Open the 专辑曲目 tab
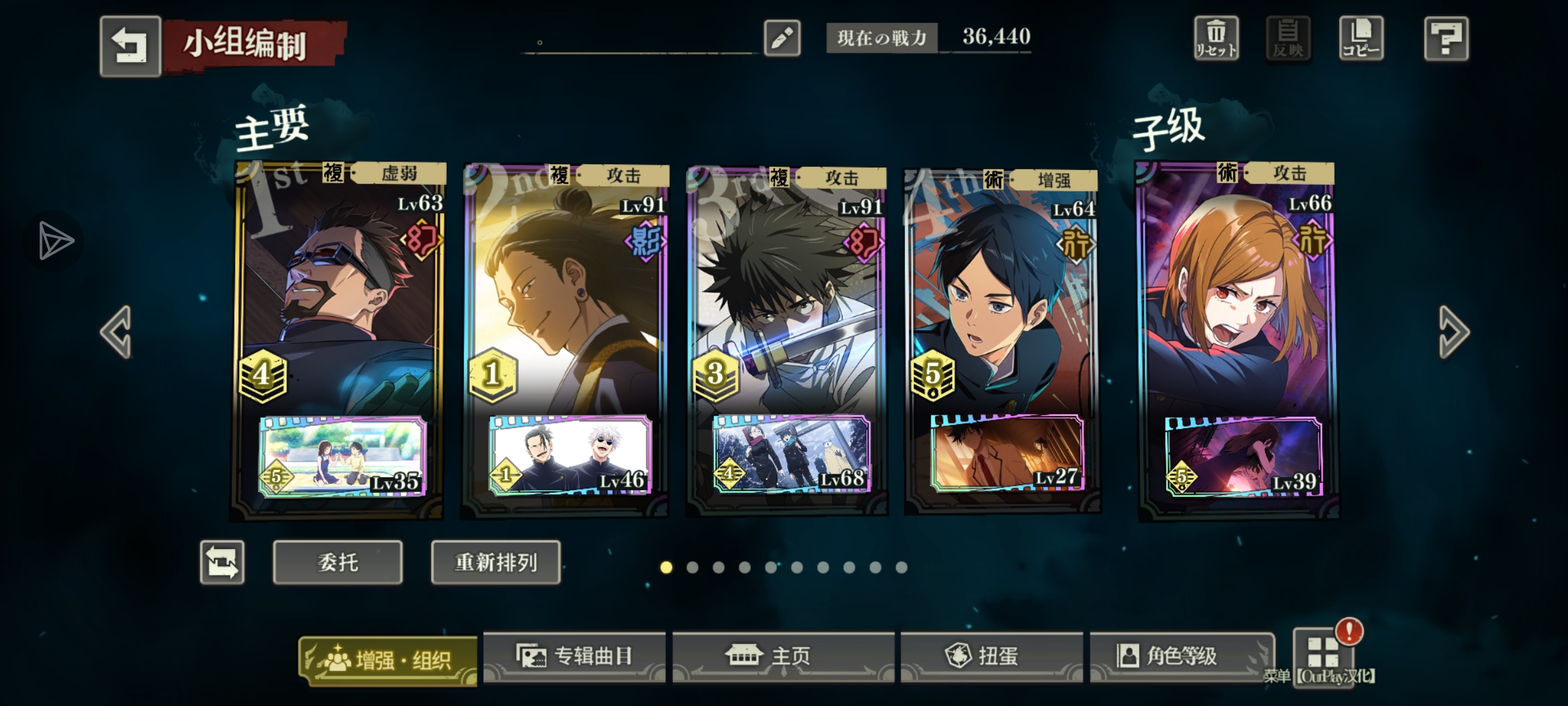 pos(574,656)
